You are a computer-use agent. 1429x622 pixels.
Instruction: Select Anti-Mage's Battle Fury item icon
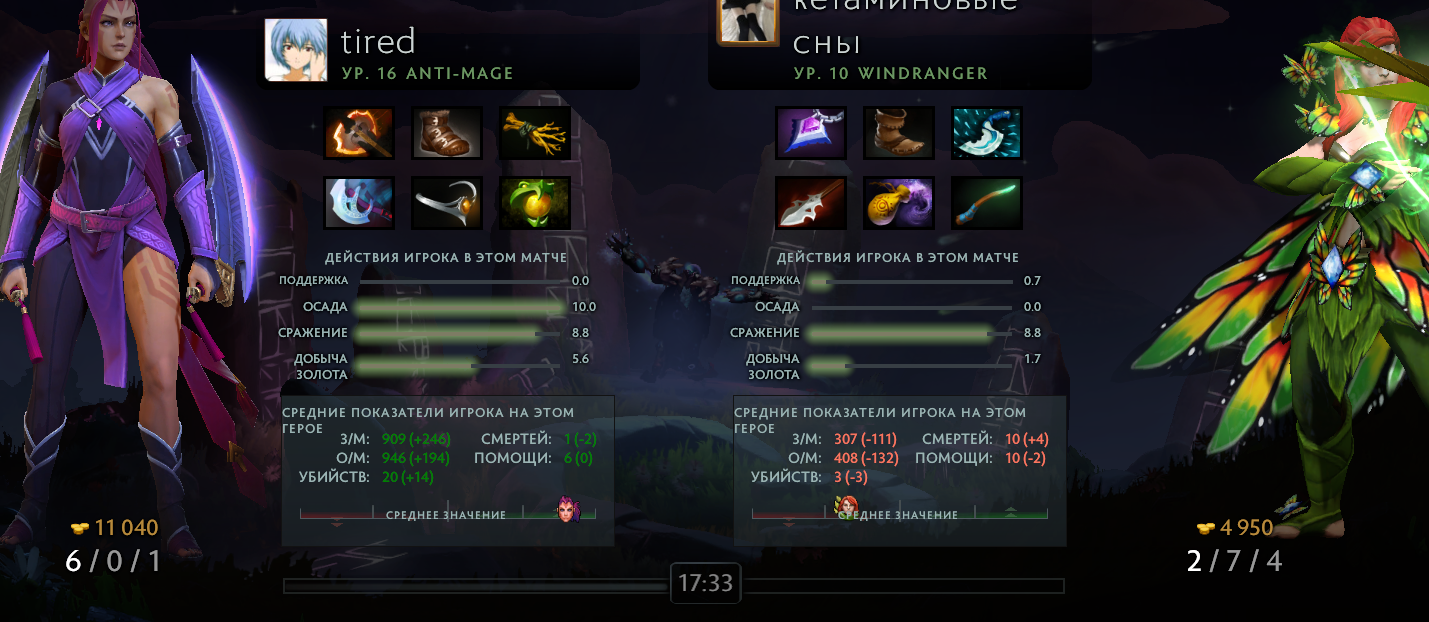tap(359, 133)
